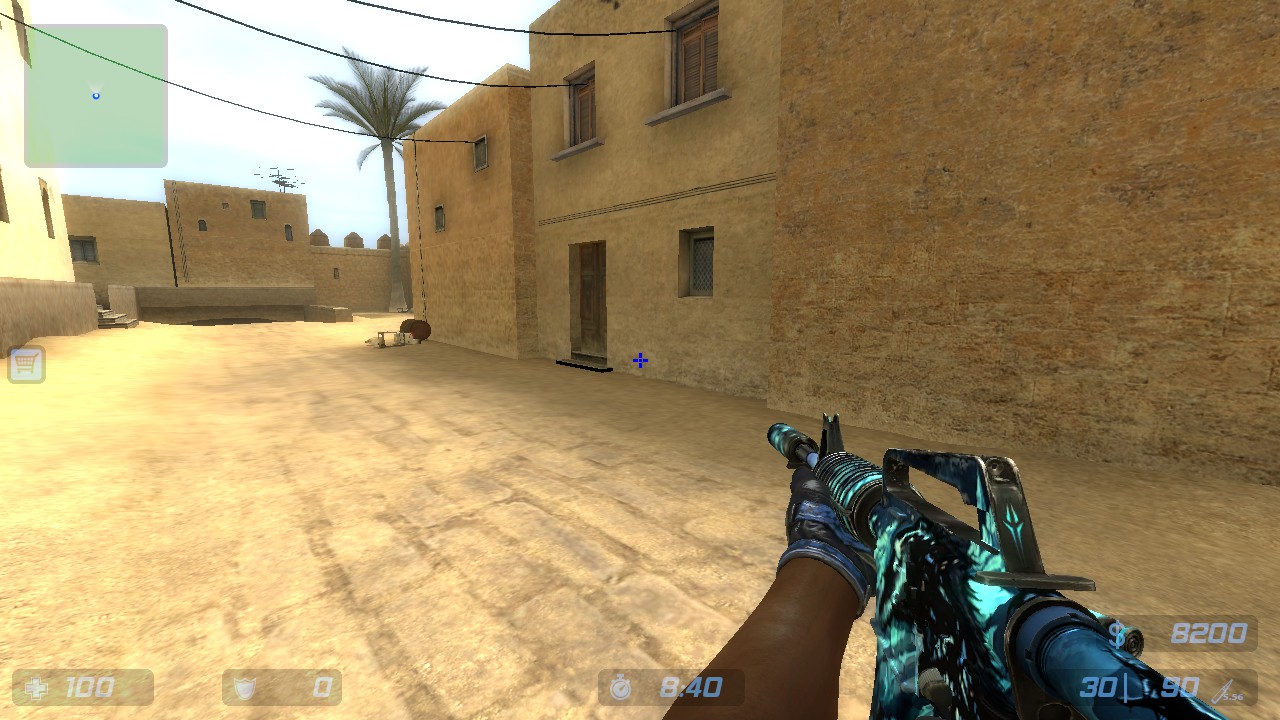Viewport: 1280px width, 720px height.
Task: Click the round timer showing 8:40
Action: click(x=692, y=687)
